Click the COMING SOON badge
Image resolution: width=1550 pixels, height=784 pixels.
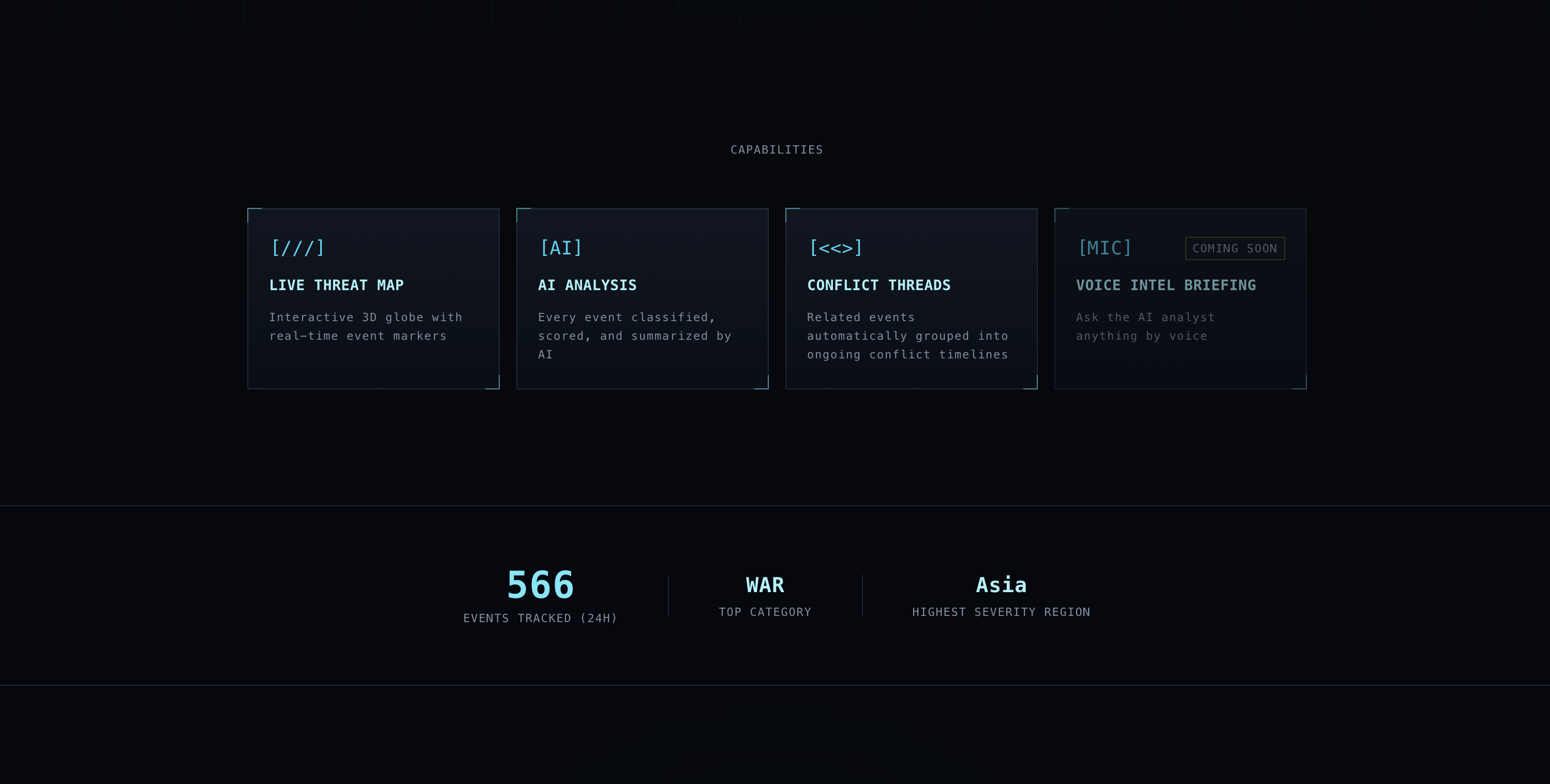[x=1235, y=248]
